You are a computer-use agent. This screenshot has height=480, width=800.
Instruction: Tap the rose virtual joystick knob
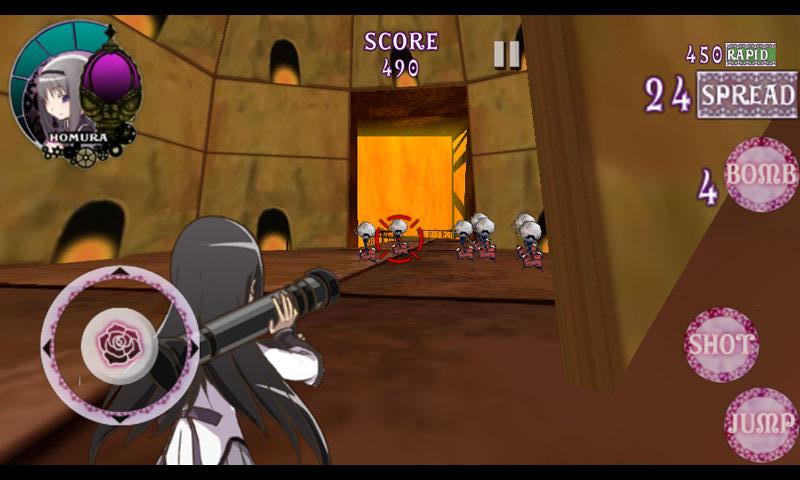pyautogui.click(x=121, y=344)
